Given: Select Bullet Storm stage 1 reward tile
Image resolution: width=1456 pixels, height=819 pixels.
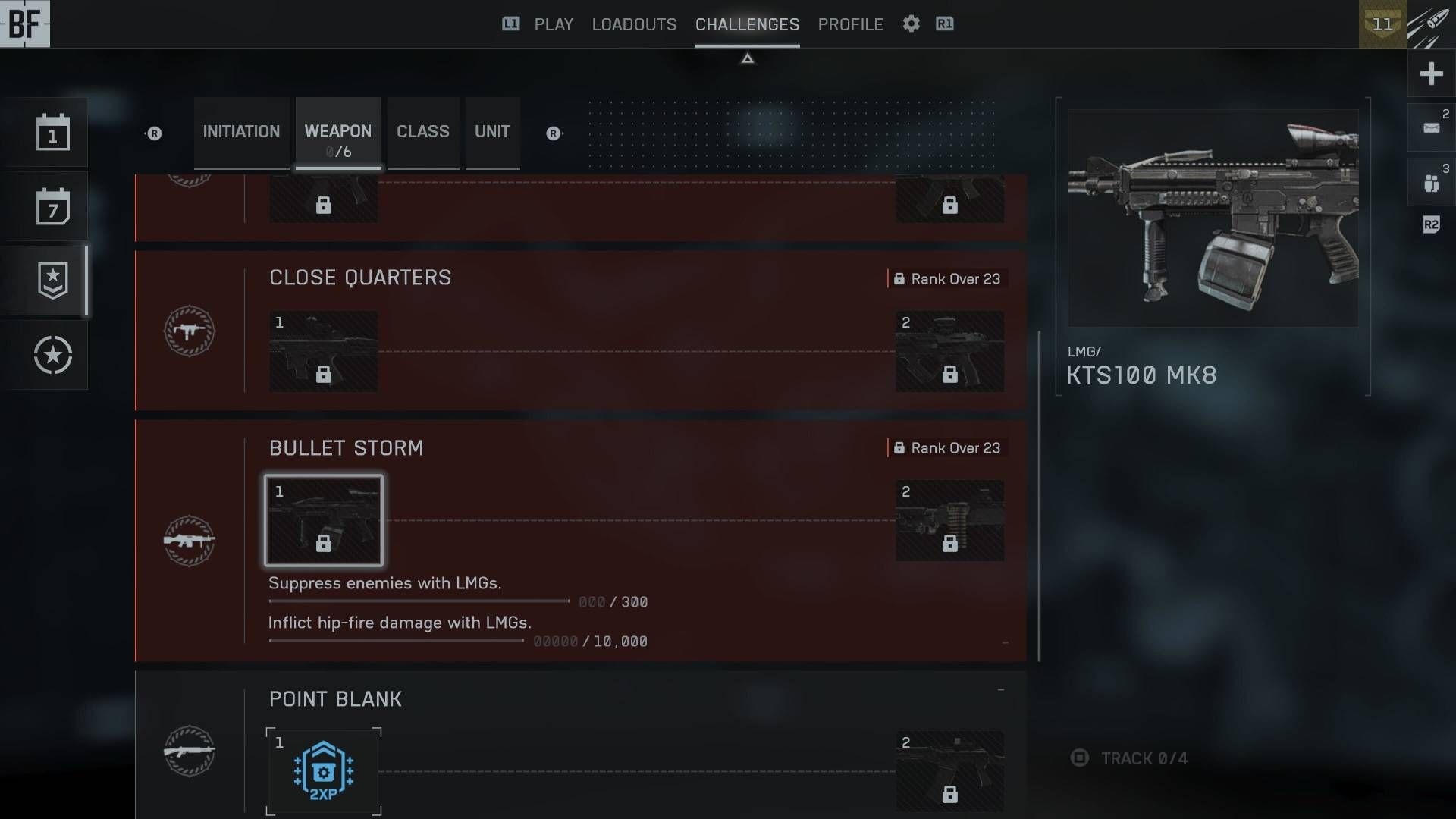Looking at the screenshot, I should 324,521.
